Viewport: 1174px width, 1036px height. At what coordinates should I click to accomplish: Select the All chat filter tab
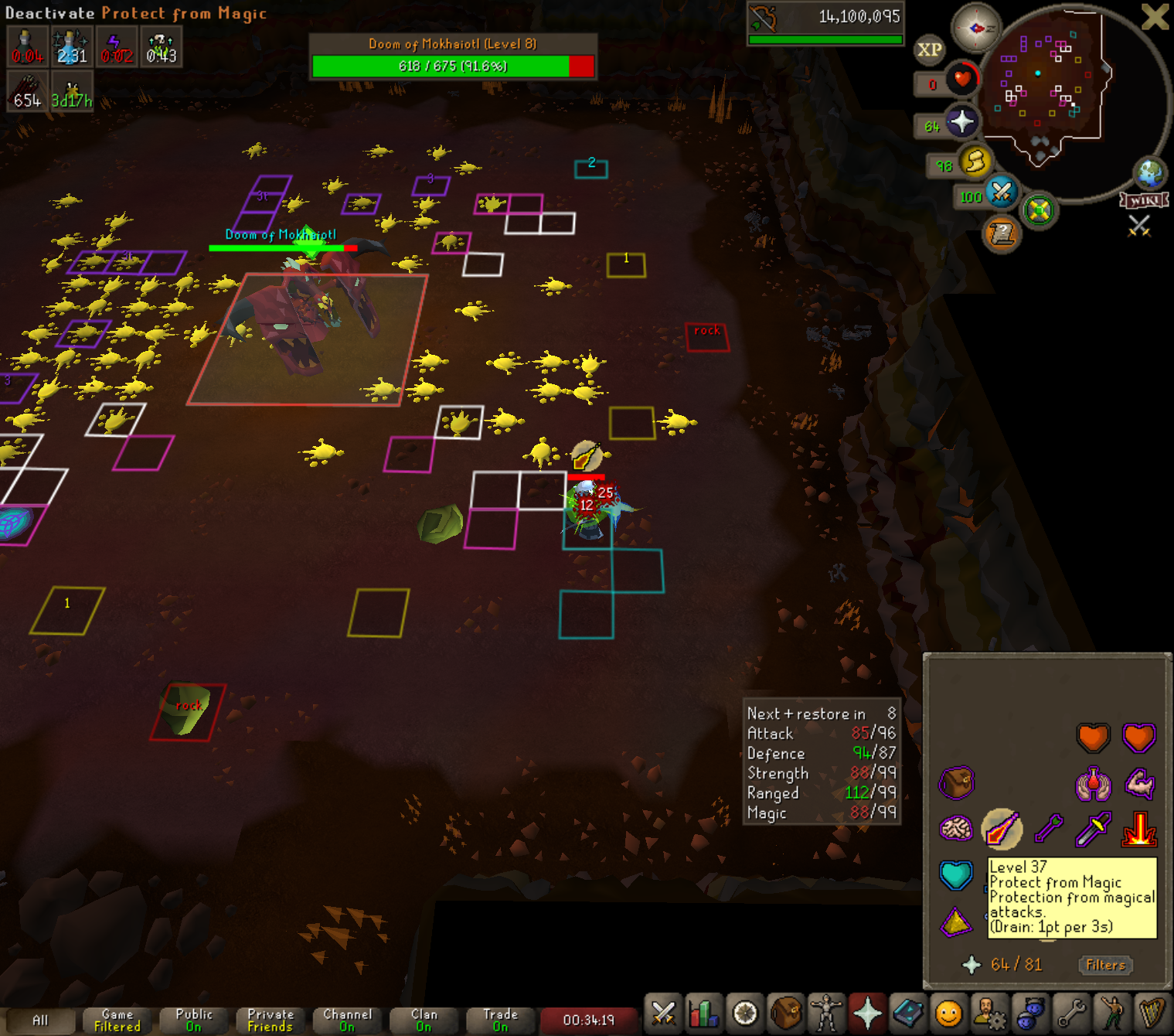pos(40,1021)
